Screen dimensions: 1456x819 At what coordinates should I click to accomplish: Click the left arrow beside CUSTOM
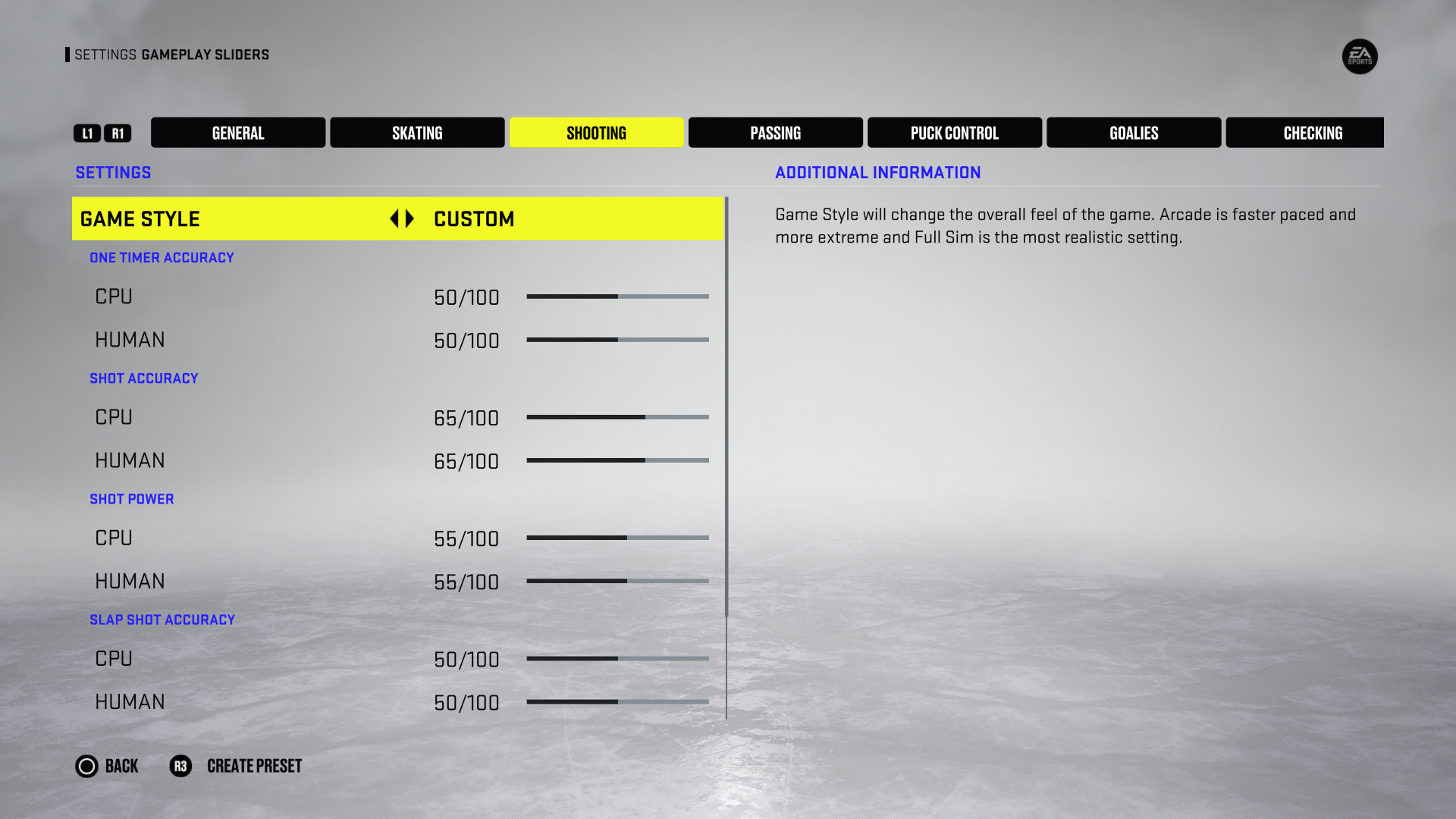pyautogui.click(x=394, y=218)
